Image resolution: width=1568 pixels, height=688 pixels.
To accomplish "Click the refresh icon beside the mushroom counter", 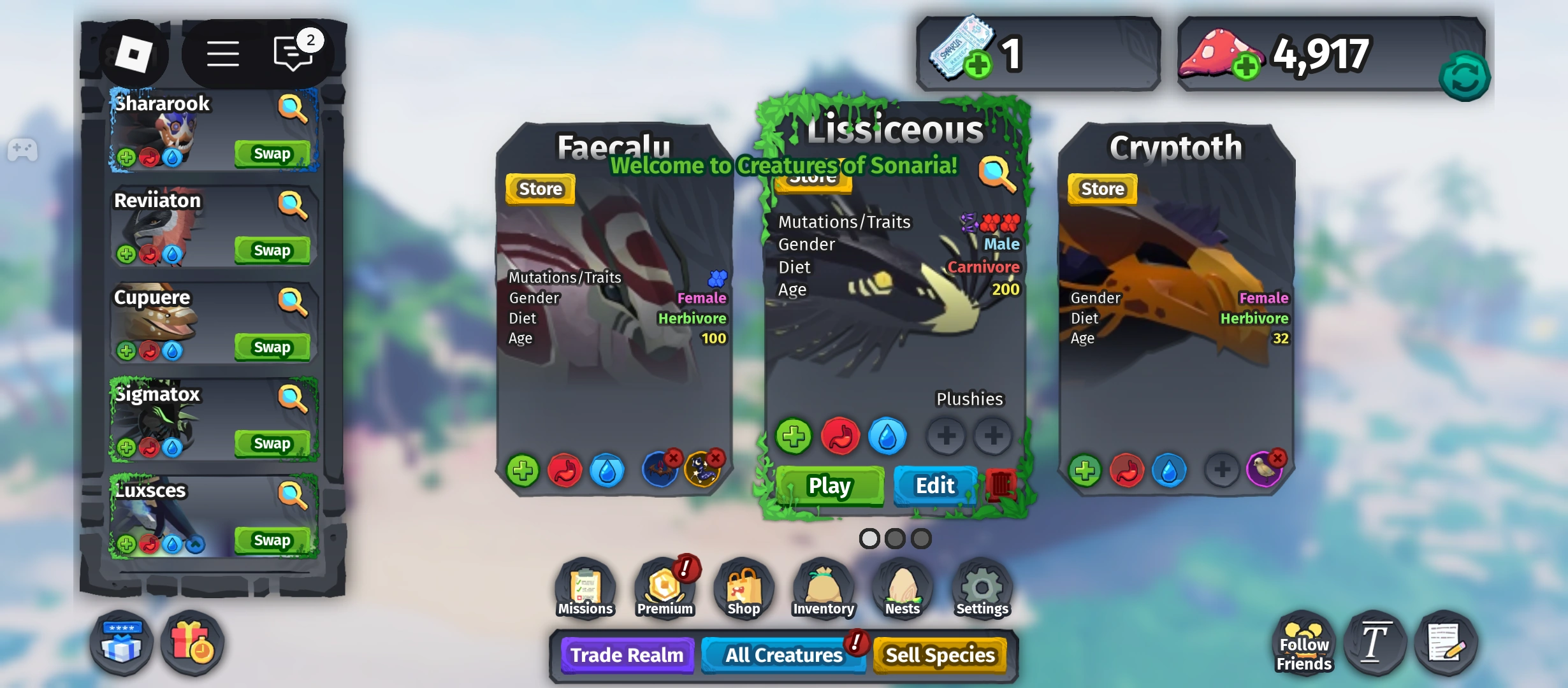I will click(x=1464, y=77).
